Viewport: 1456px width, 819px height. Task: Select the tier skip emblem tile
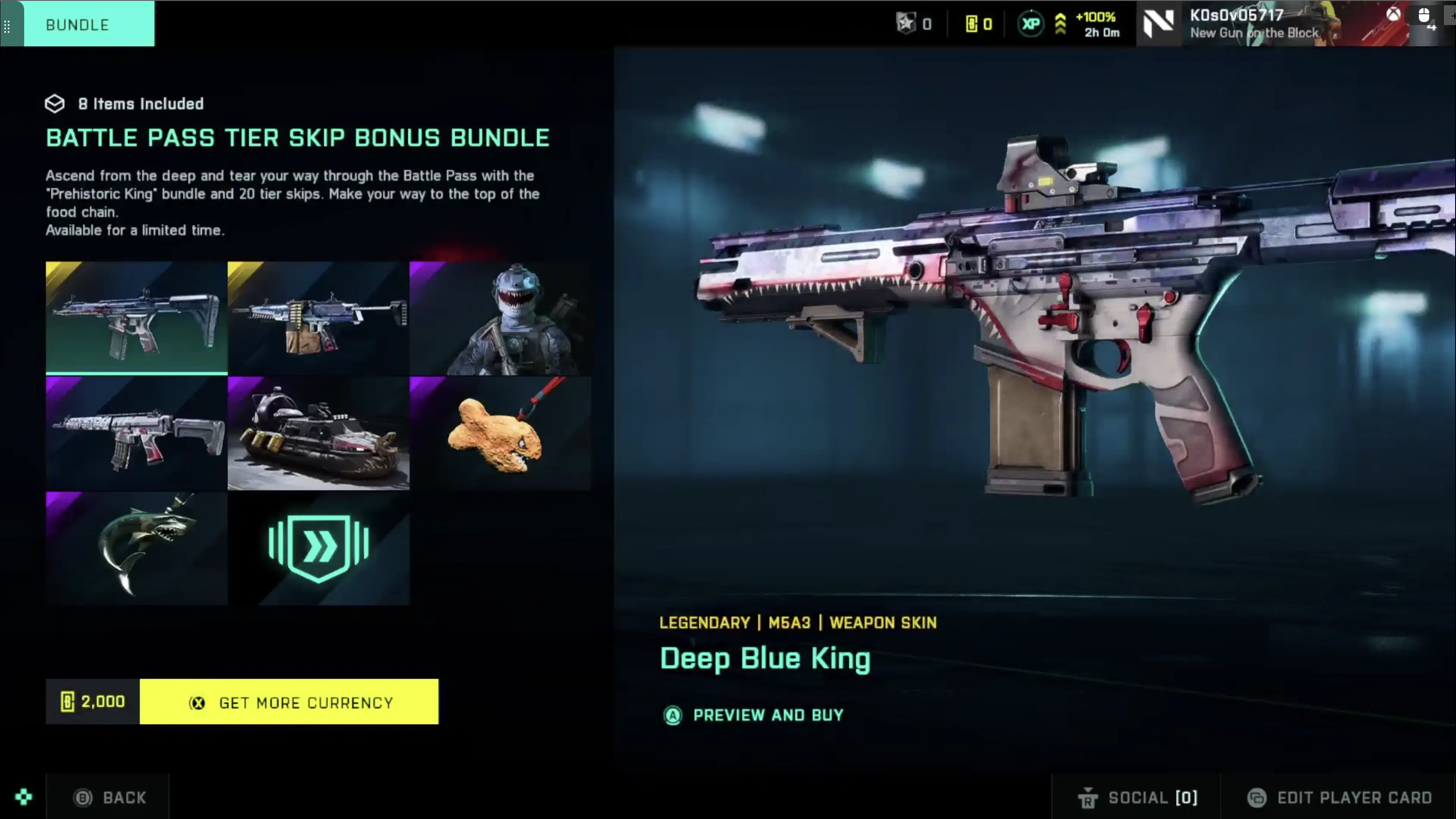click(318, 547)
